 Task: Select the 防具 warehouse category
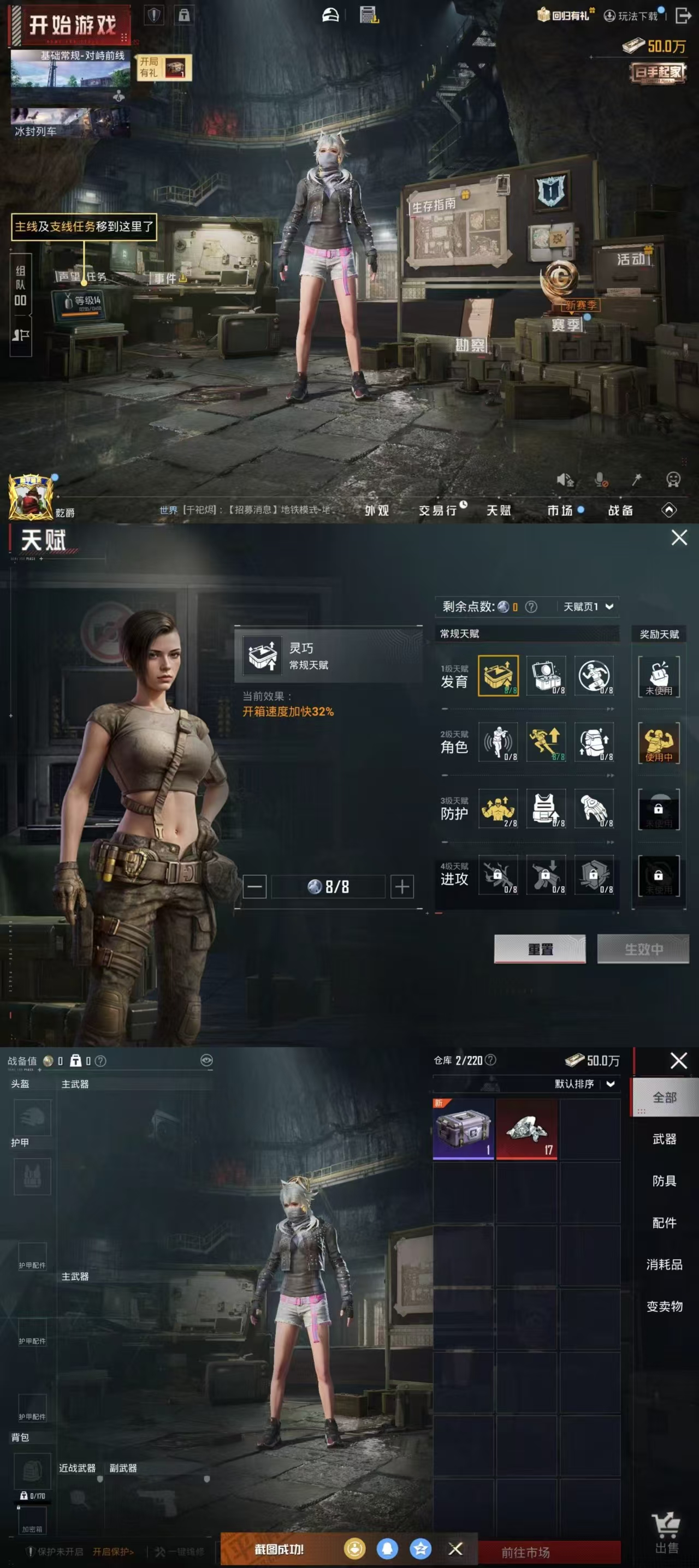[x=664, y=1181]
